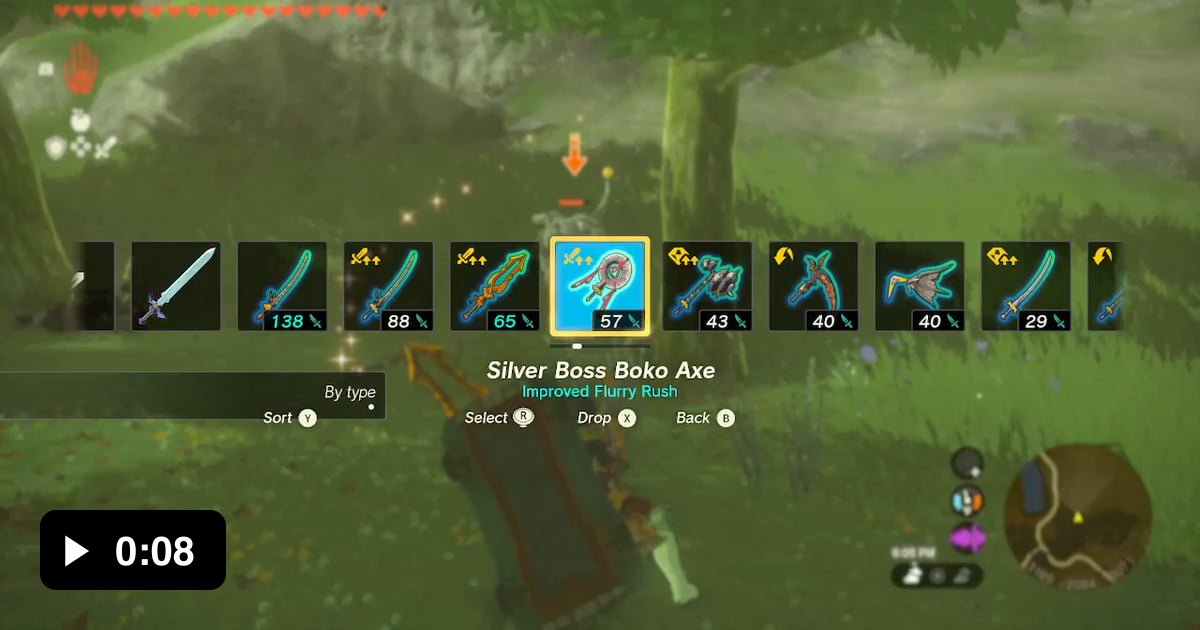Viewport: 1200px width, 630px height.
Task: Select the boomerang-shaped weapon slot
Action: 919,286
